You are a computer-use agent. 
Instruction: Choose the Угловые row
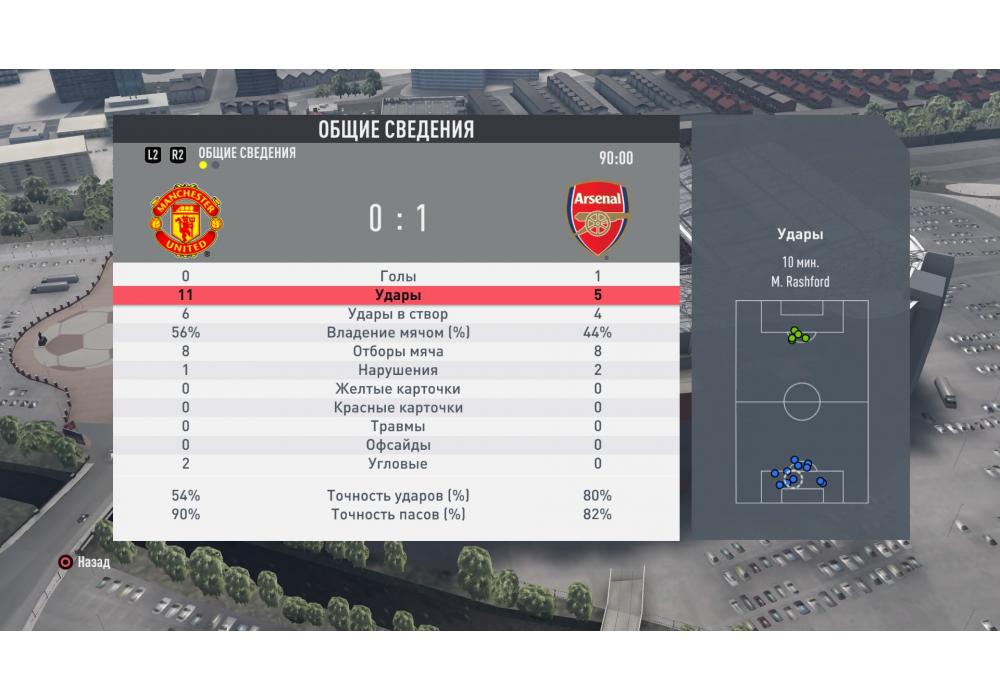[397, 464]
